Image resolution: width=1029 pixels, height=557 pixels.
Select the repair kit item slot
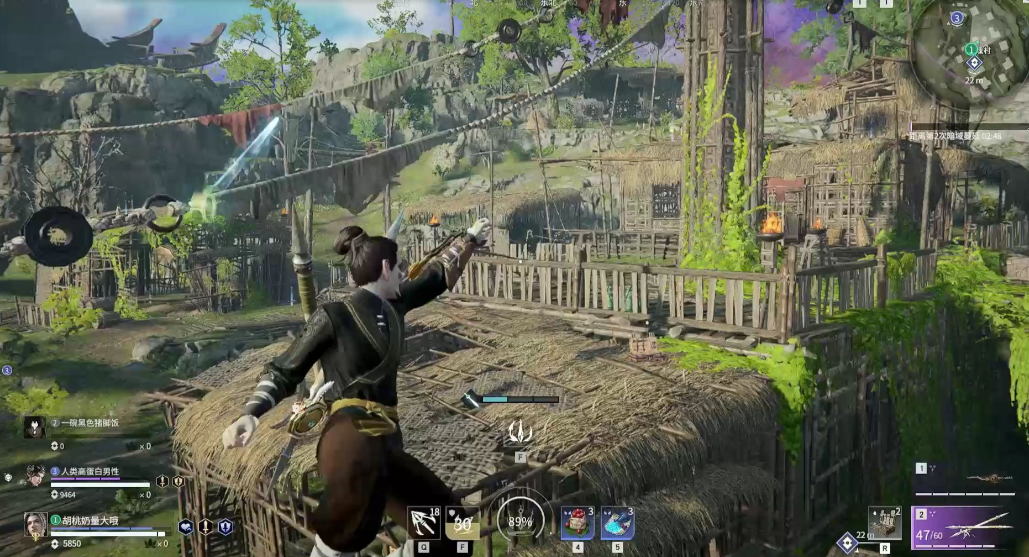(884, 523)
